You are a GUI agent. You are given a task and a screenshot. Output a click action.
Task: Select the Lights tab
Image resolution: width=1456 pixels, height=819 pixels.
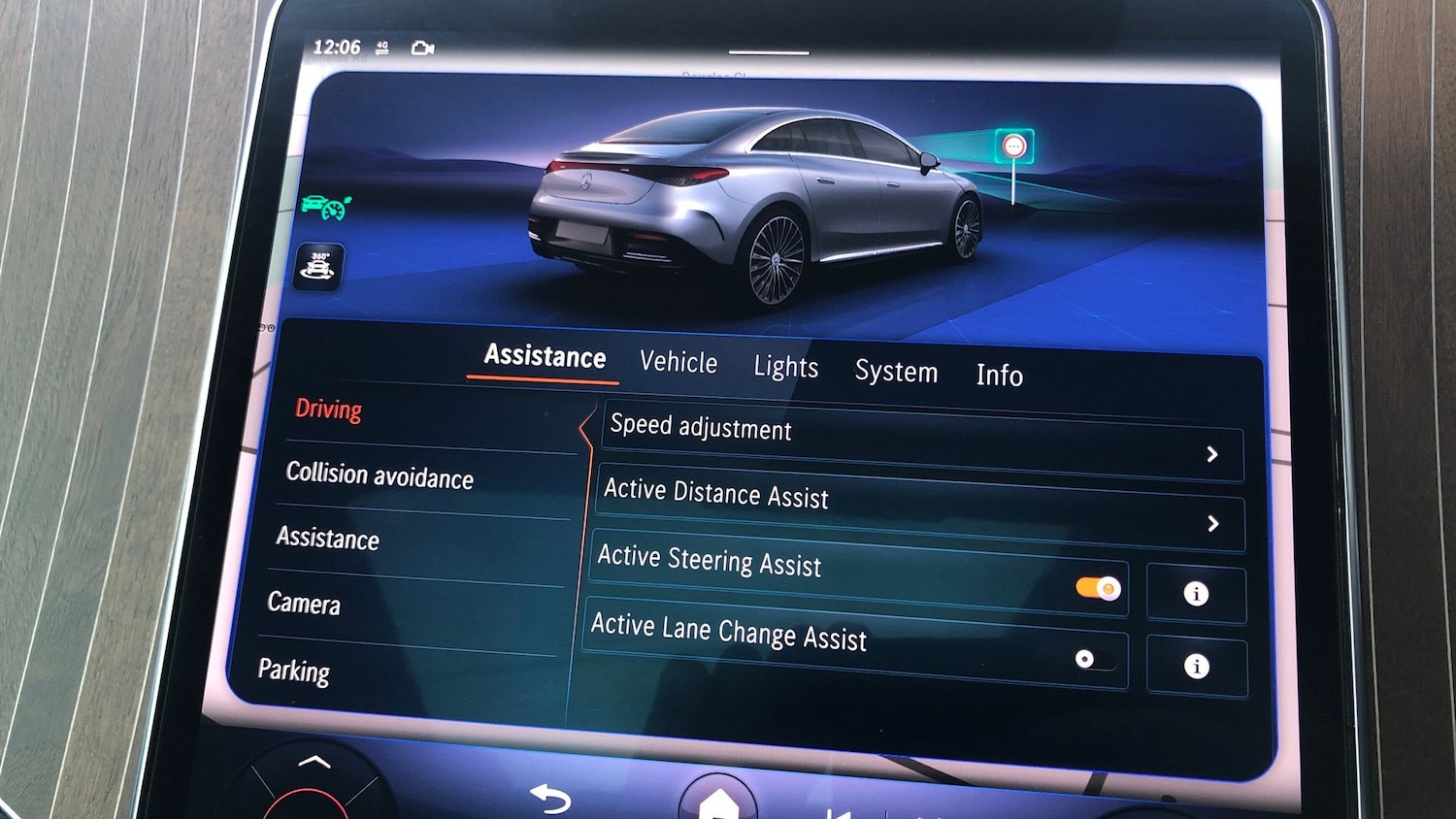[785, 367]
